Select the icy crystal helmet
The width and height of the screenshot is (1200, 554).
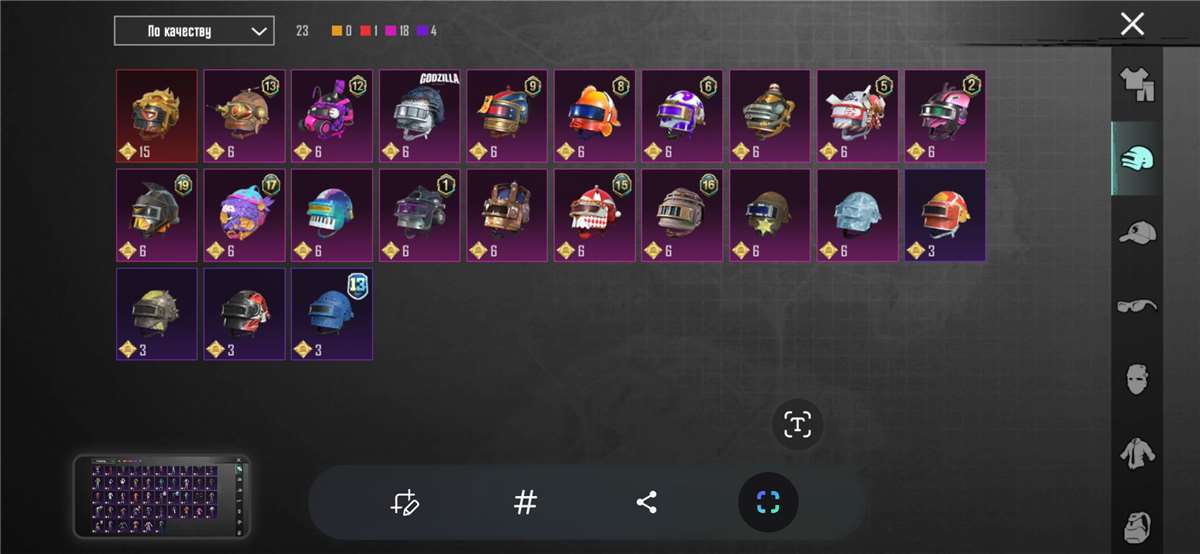pyautogui.click(x=857, y=215)
